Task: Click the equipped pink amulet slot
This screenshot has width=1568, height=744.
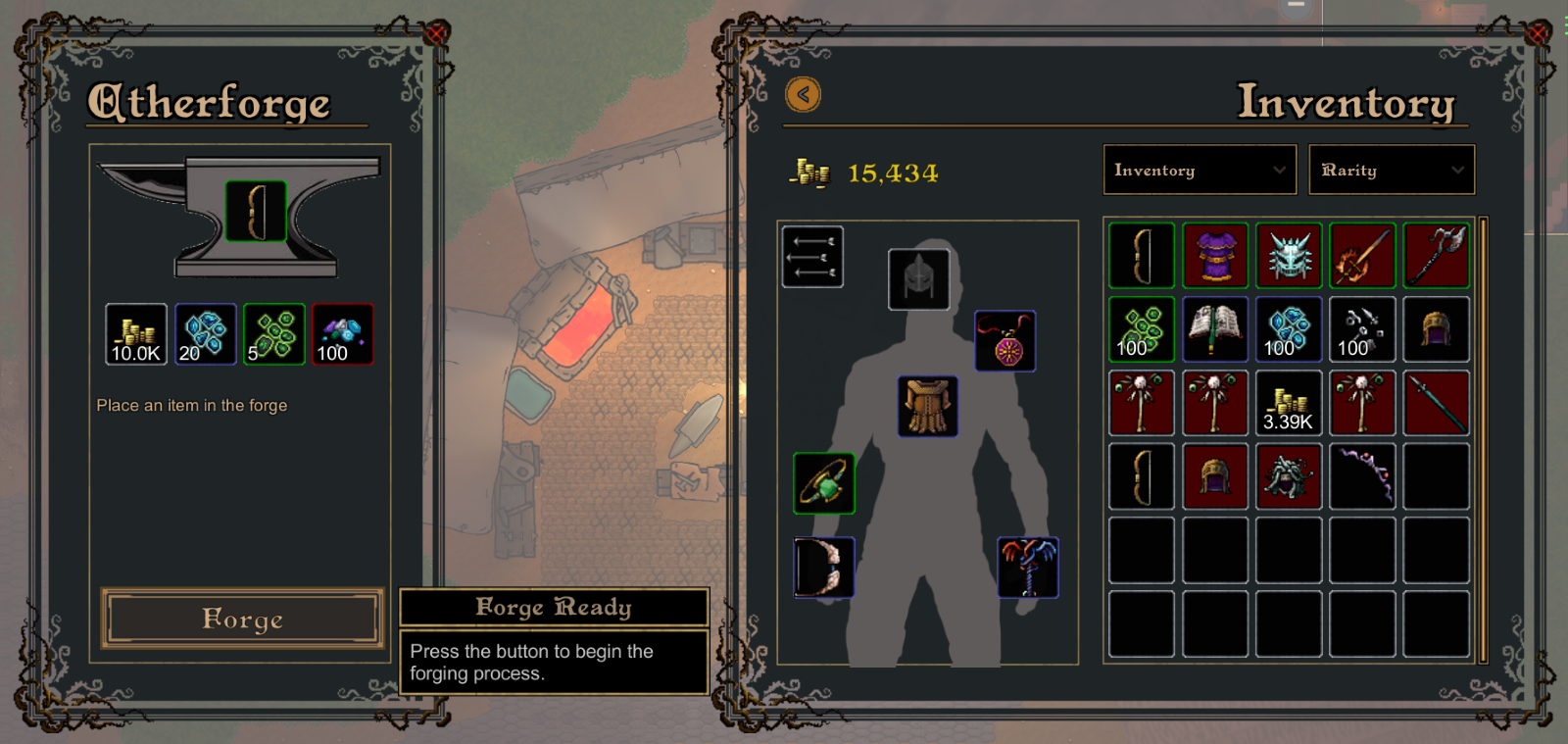Action: tap(1005, 341)
